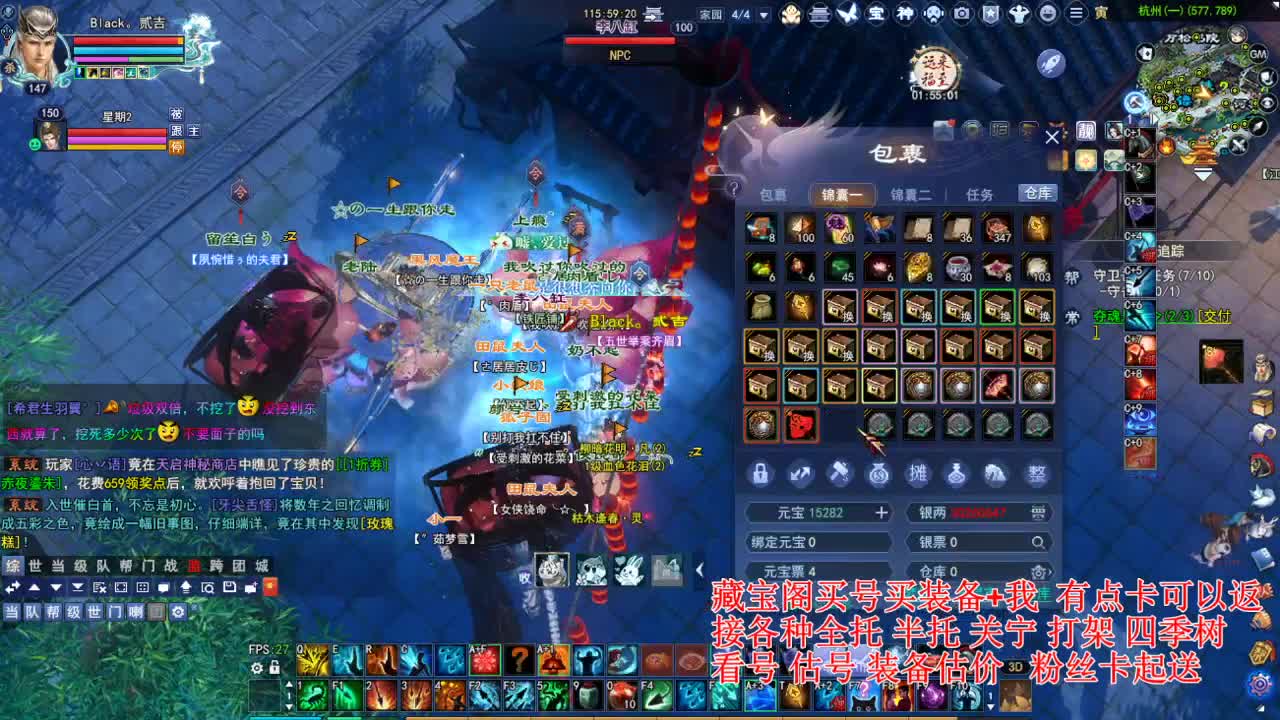Open the money pouch icon in the inventory toolbar
The height and width of the screenshot is (720, 1280).
pyautogui.click(x=880, y=474)
